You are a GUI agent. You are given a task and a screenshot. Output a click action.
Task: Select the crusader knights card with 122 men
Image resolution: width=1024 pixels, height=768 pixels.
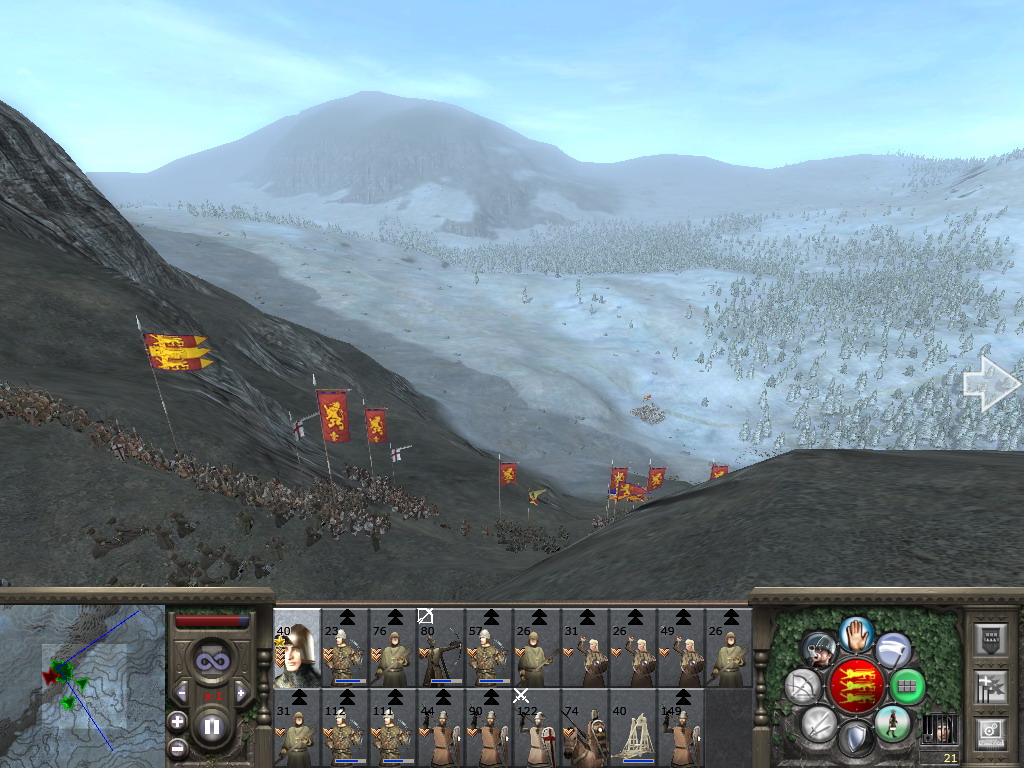point(537,727)
